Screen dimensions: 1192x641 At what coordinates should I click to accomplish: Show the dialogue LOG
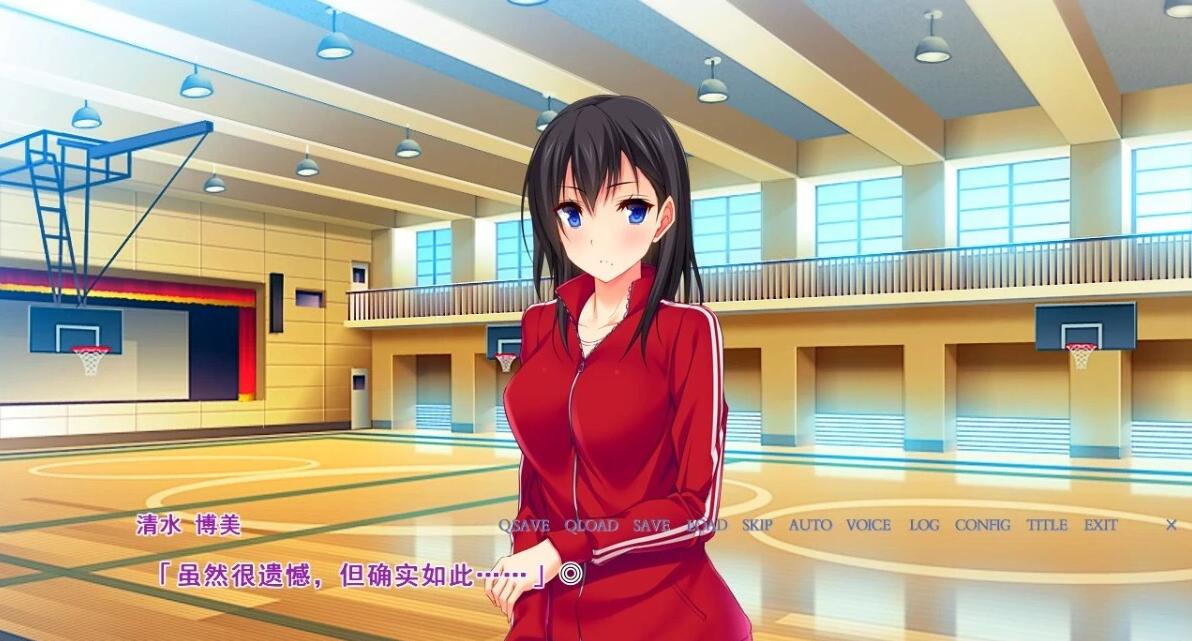click(x=924, y=525)
